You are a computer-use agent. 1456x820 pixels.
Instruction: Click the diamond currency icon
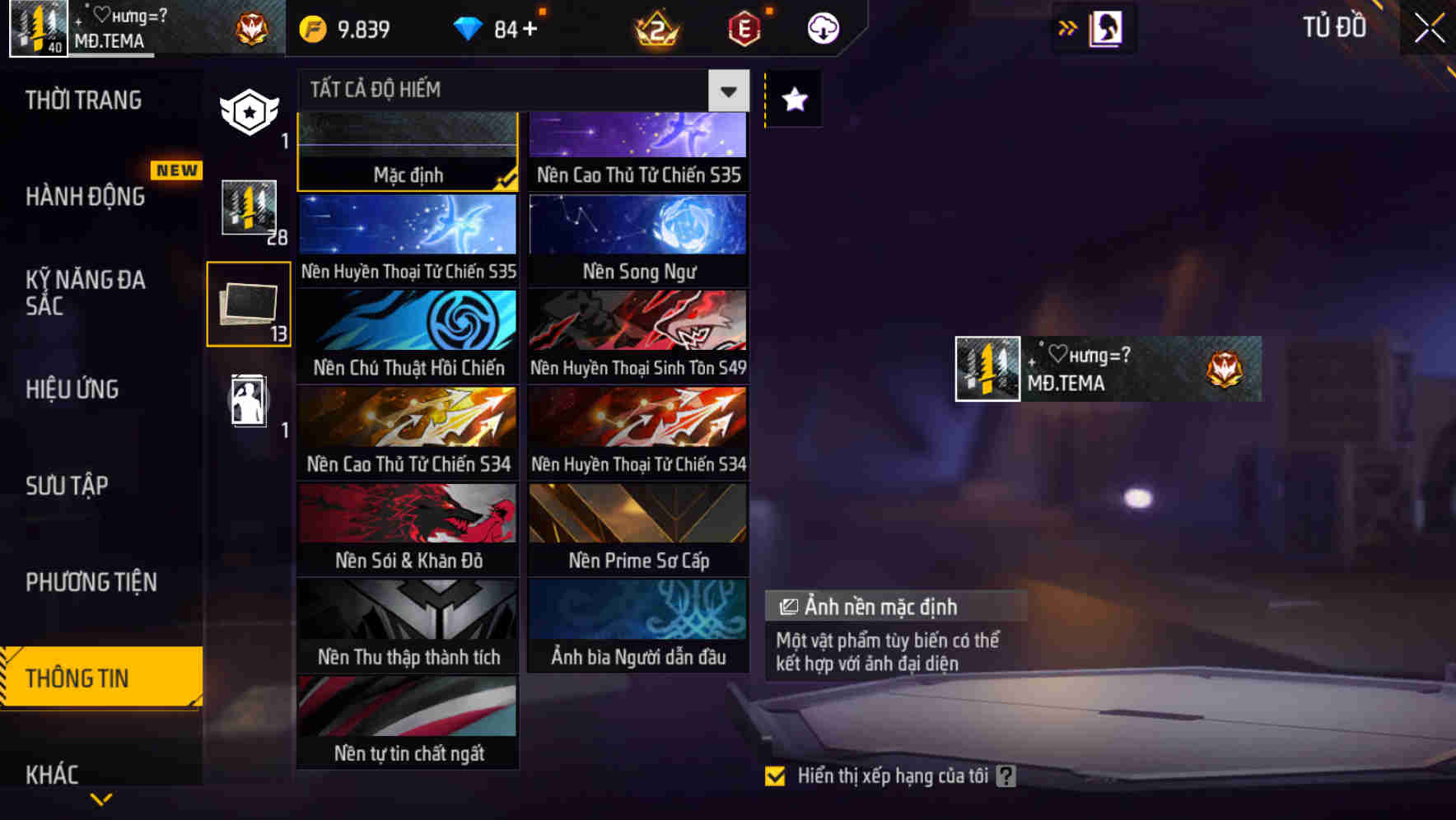(469, 27)
